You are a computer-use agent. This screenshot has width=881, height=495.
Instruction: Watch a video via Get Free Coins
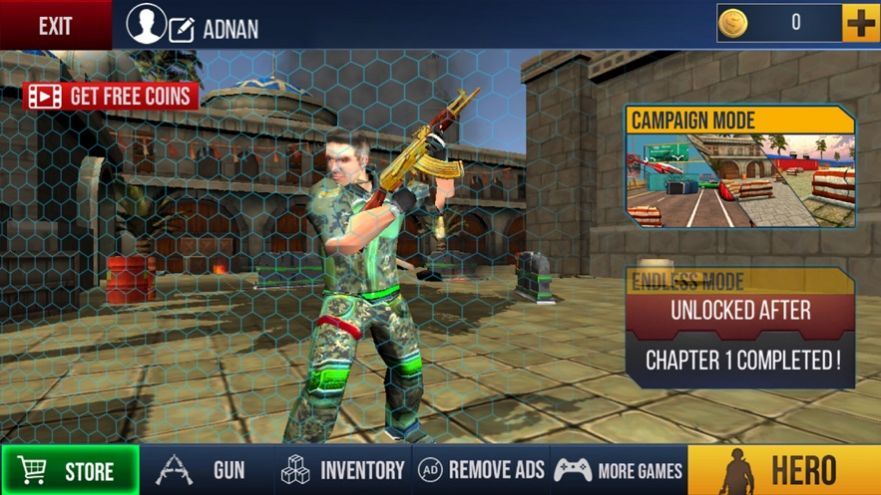click(111, 96)
